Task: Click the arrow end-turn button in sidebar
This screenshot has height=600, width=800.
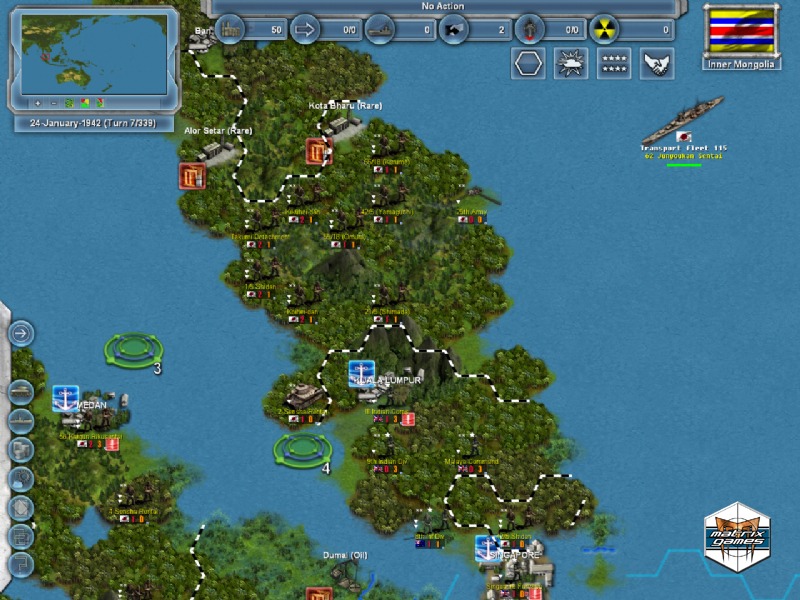Action: (x=21, y=333)
